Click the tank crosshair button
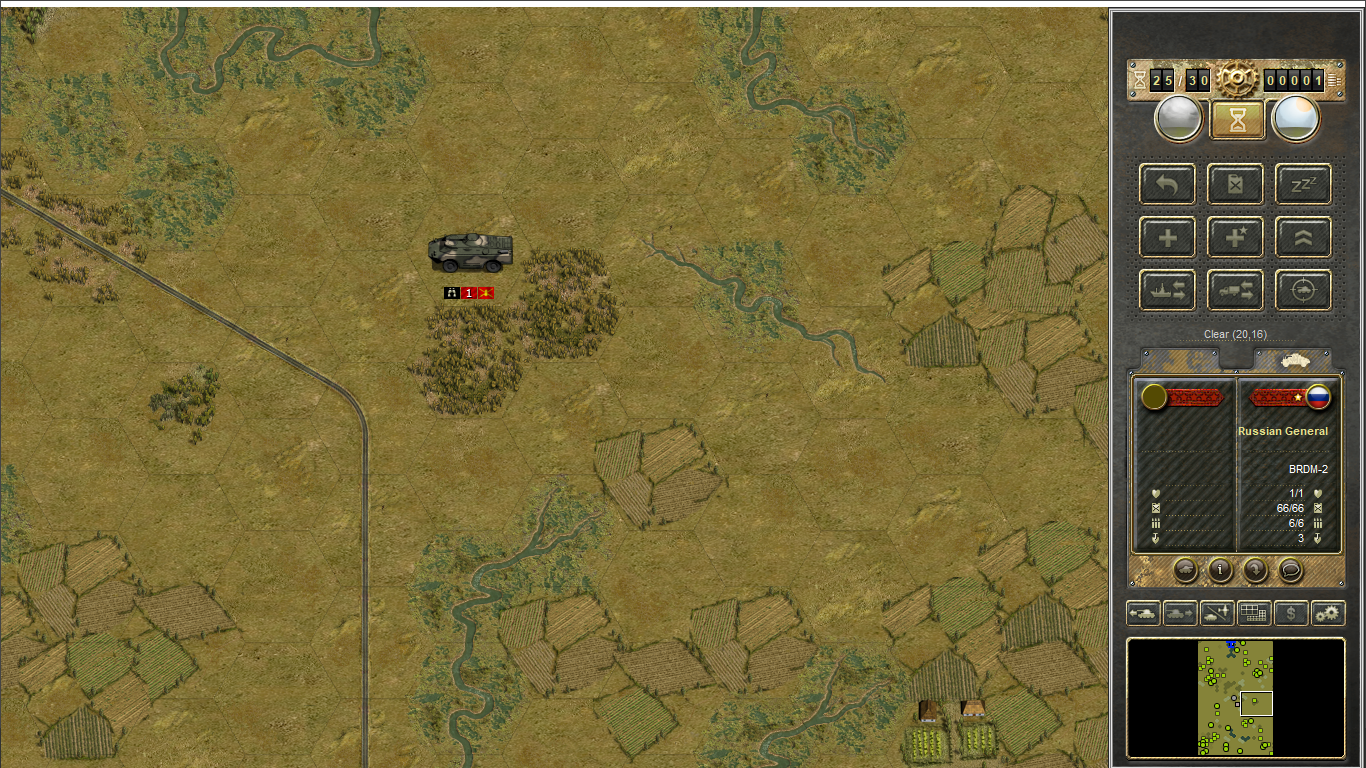 (x=1303, y=290)
